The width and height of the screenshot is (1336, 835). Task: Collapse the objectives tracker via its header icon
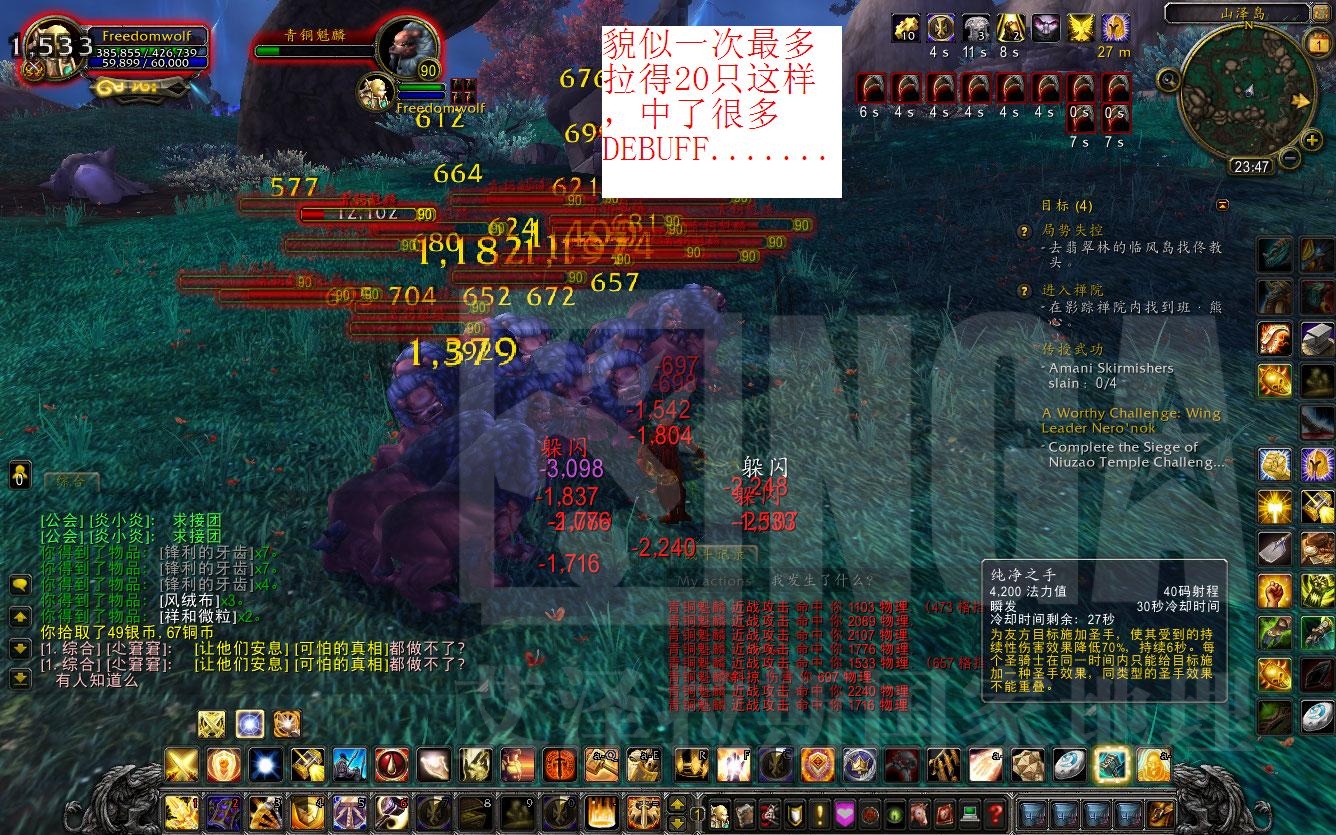(1222, 204)
